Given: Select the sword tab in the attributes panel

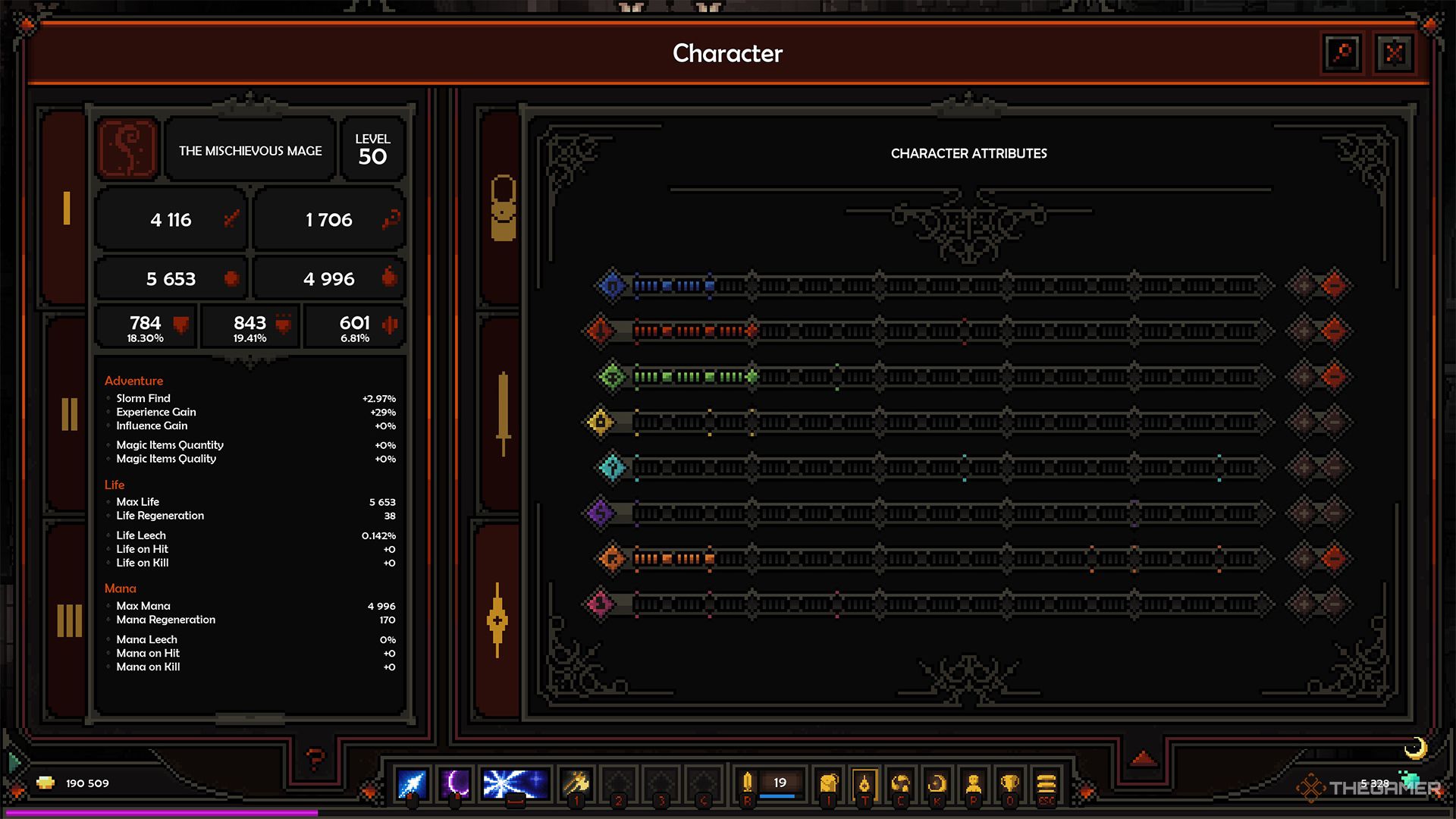Looking at the screenshot, I should 503,414.
